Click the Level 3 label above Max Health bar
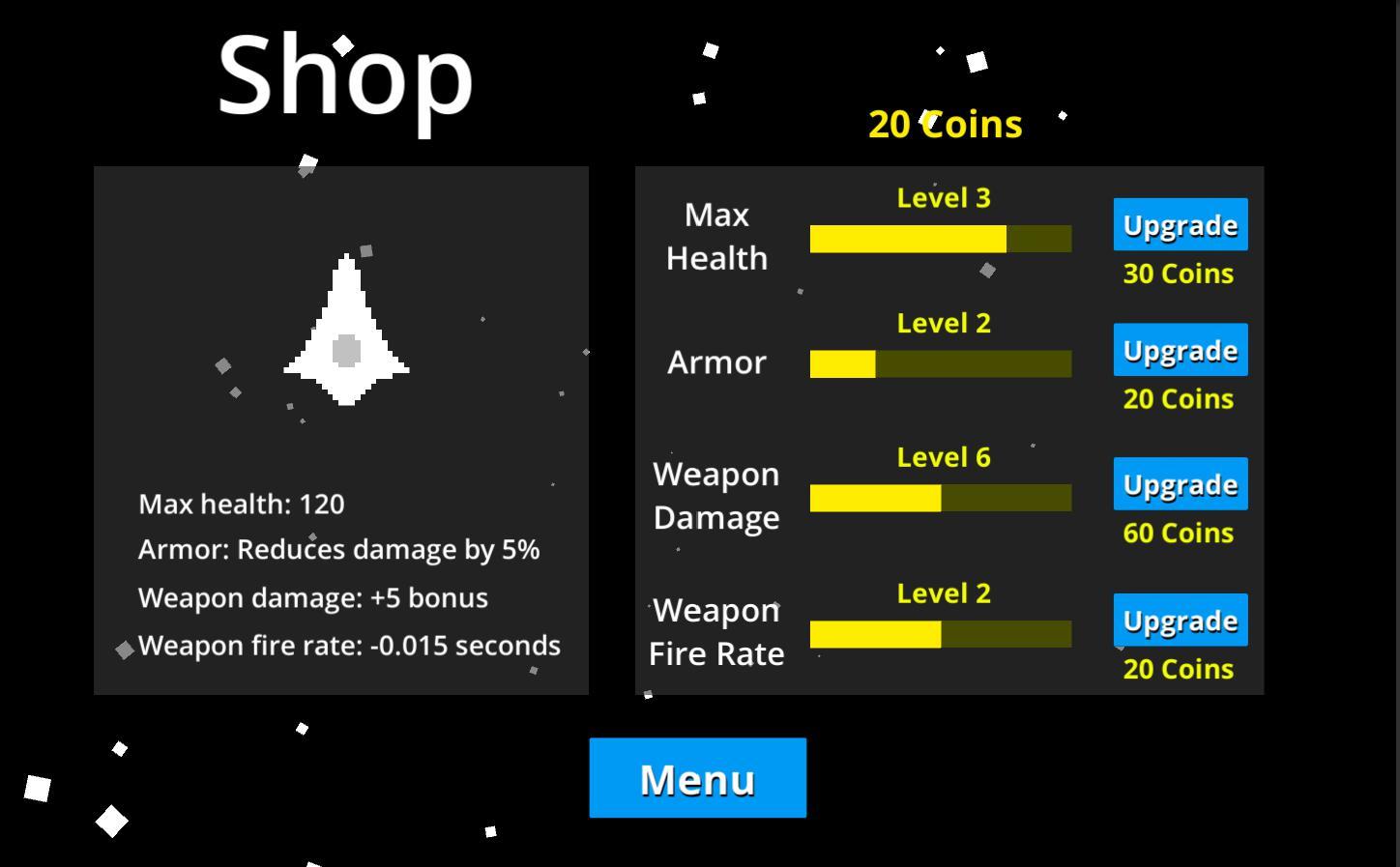Image resolution: width=1400 pixels, height=867 pixels. click(x=943, y=197)
